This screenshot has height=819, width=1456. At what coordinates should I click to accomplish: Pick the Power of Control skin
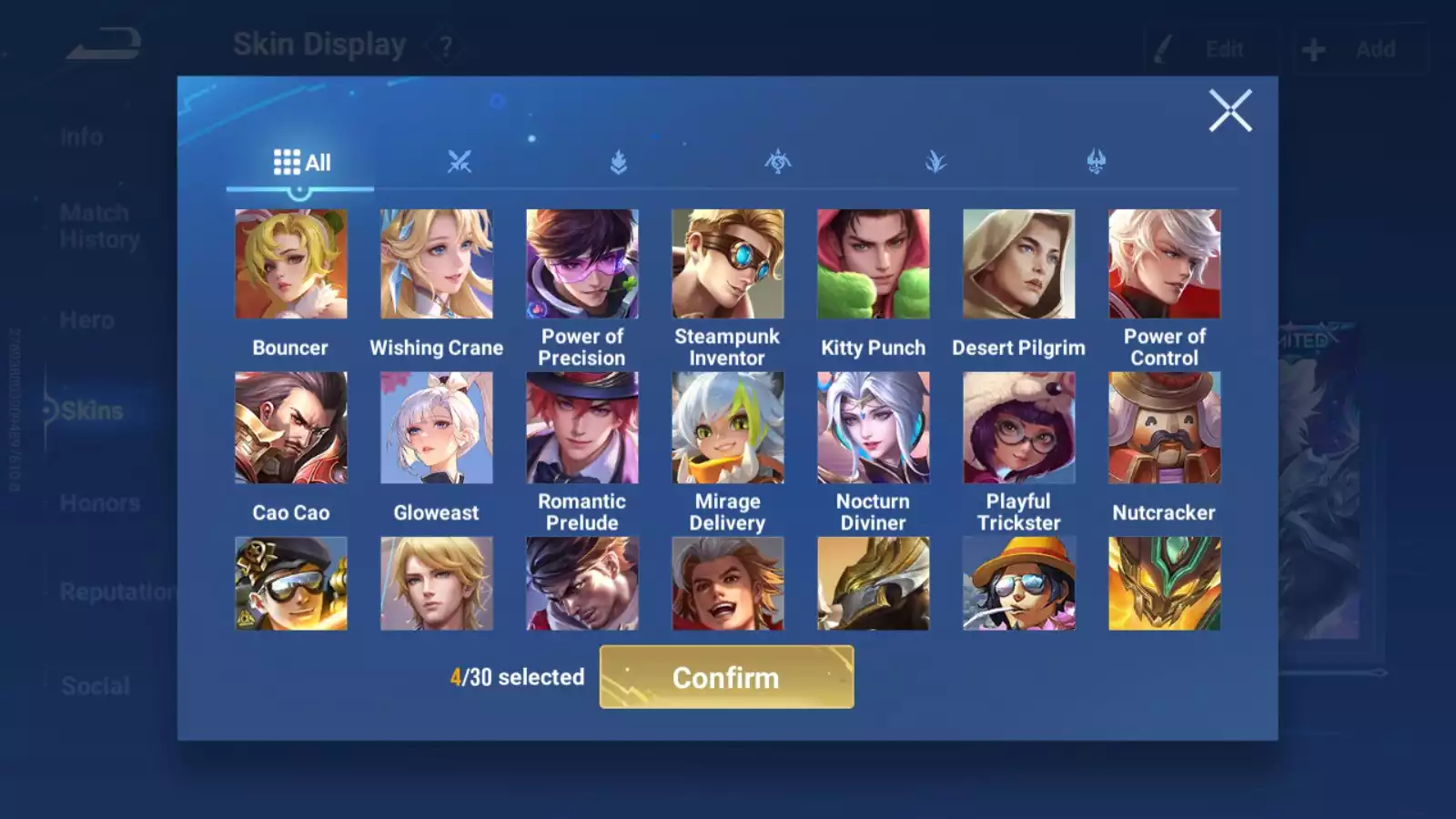coord(1165,264)
